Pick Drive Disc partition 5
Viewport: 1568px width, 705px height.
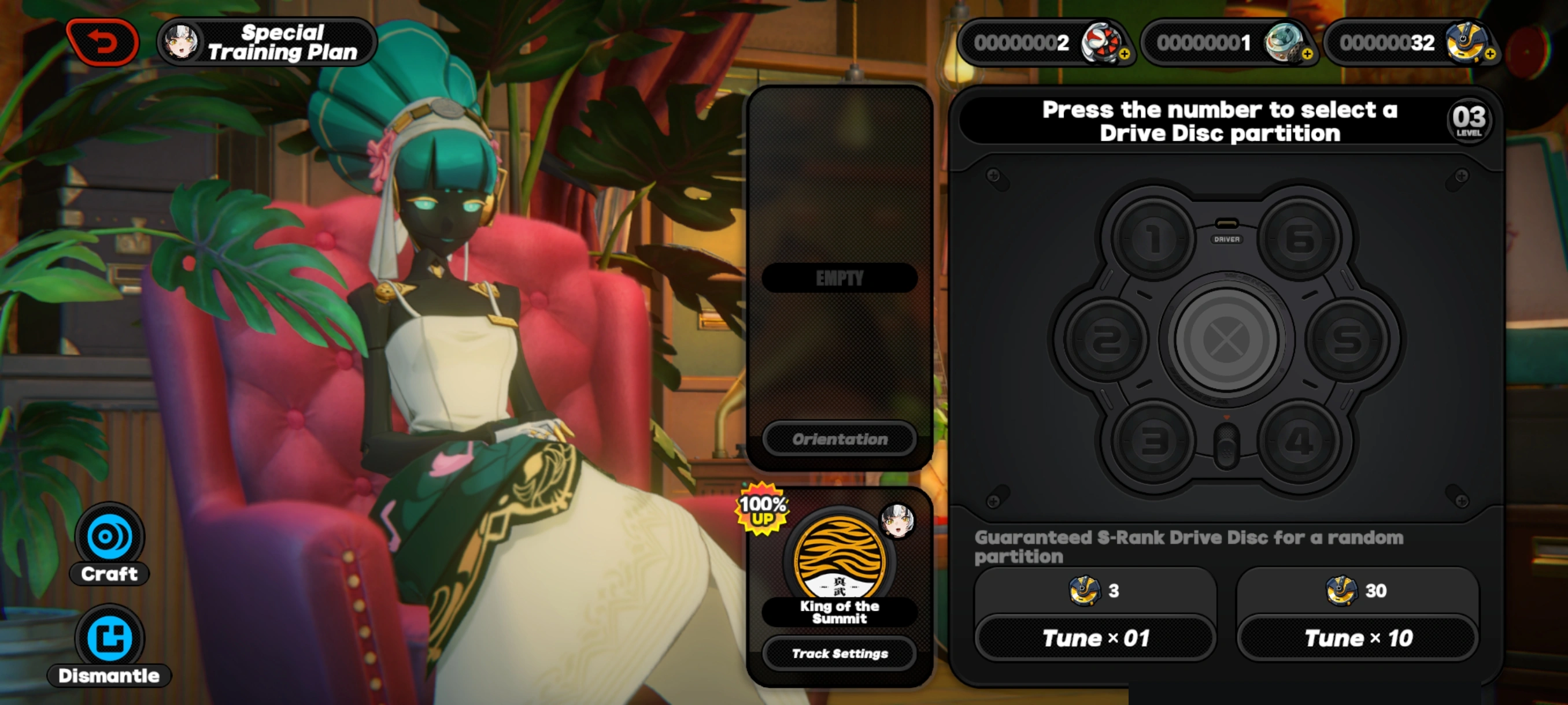[1348, 339]
